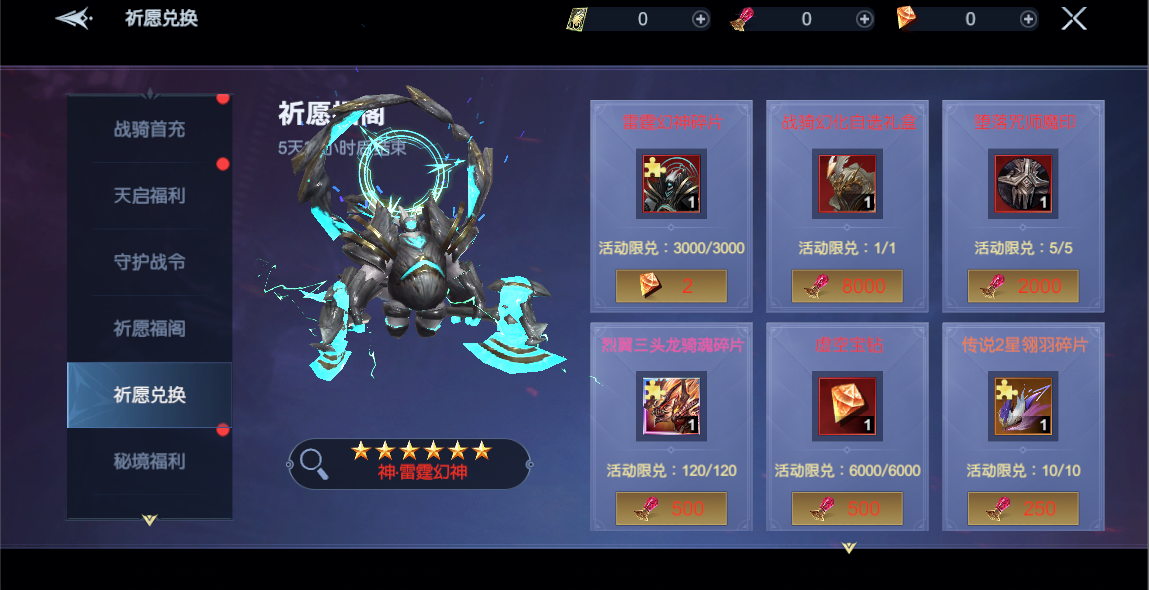Expand the left tab list with the down arrow

click(x=149, y=520)
